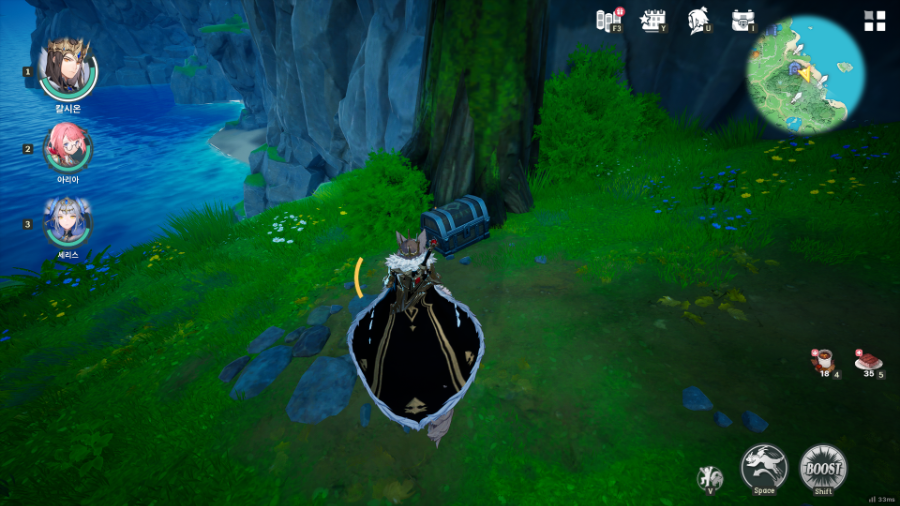Click the circular minimap
This screenshot has width=900, height=506.
point(806,74)
